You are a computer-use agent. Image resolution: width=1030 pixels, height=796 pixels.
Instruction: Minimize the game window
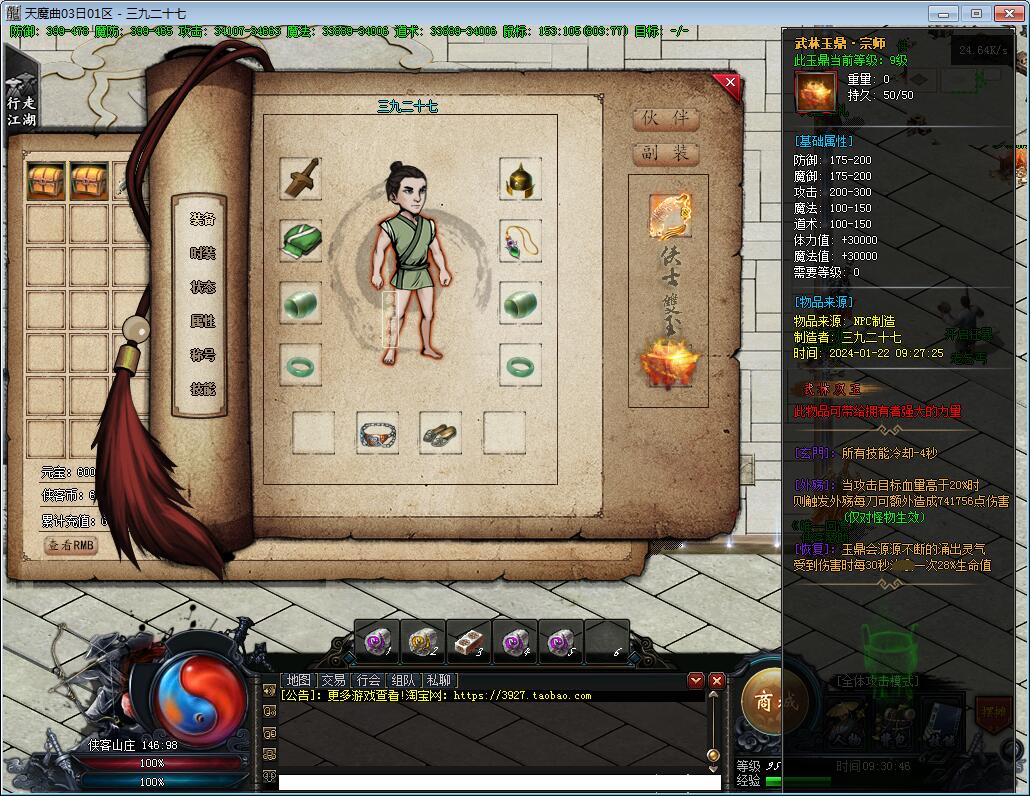[945, 13]
